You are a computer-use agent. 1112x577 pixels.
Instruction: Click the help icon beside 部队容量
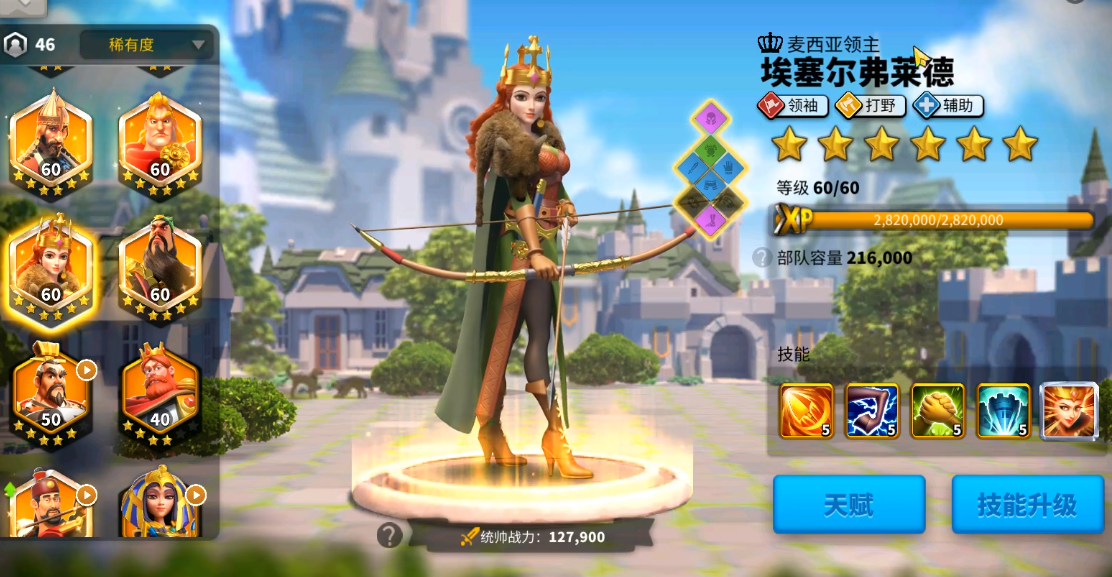click(761, 258)
